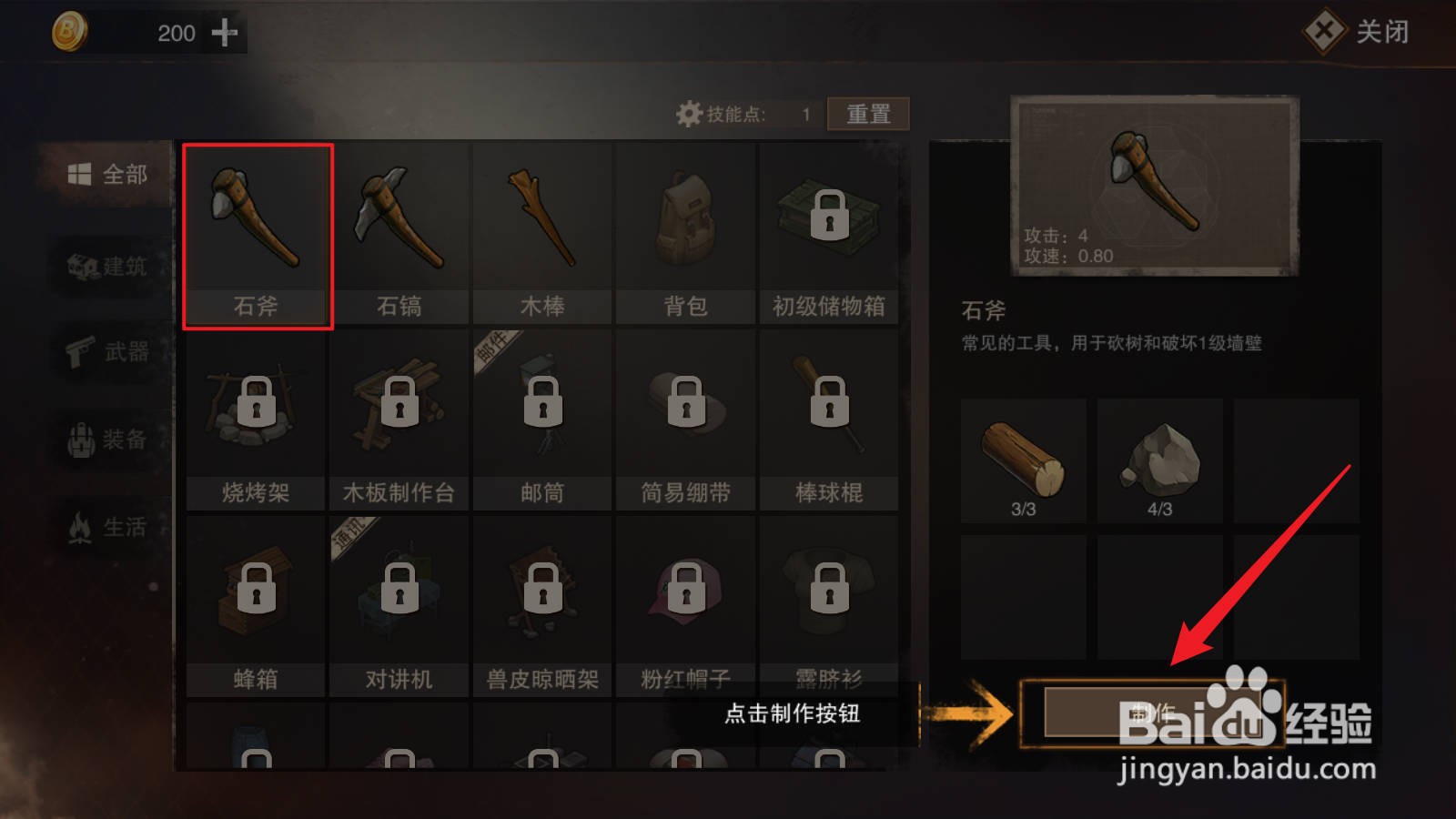The height and width of the screenshot is (819, 1456).
Task: Click the wood material showing 3/3
Action: click(x=1022, y=455)
